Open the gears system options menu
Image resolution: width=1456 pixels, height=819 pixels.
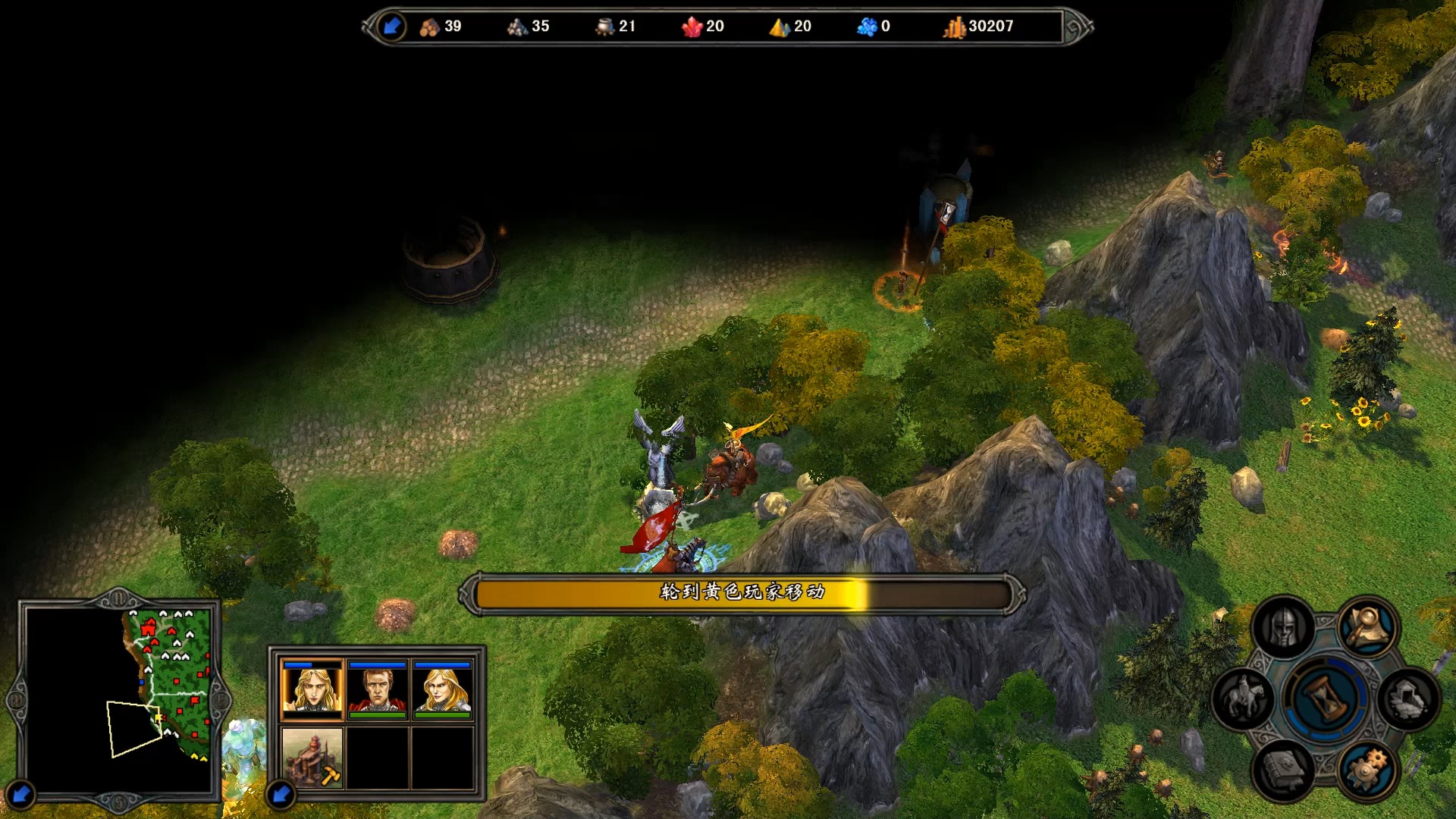click(1369, 768)
